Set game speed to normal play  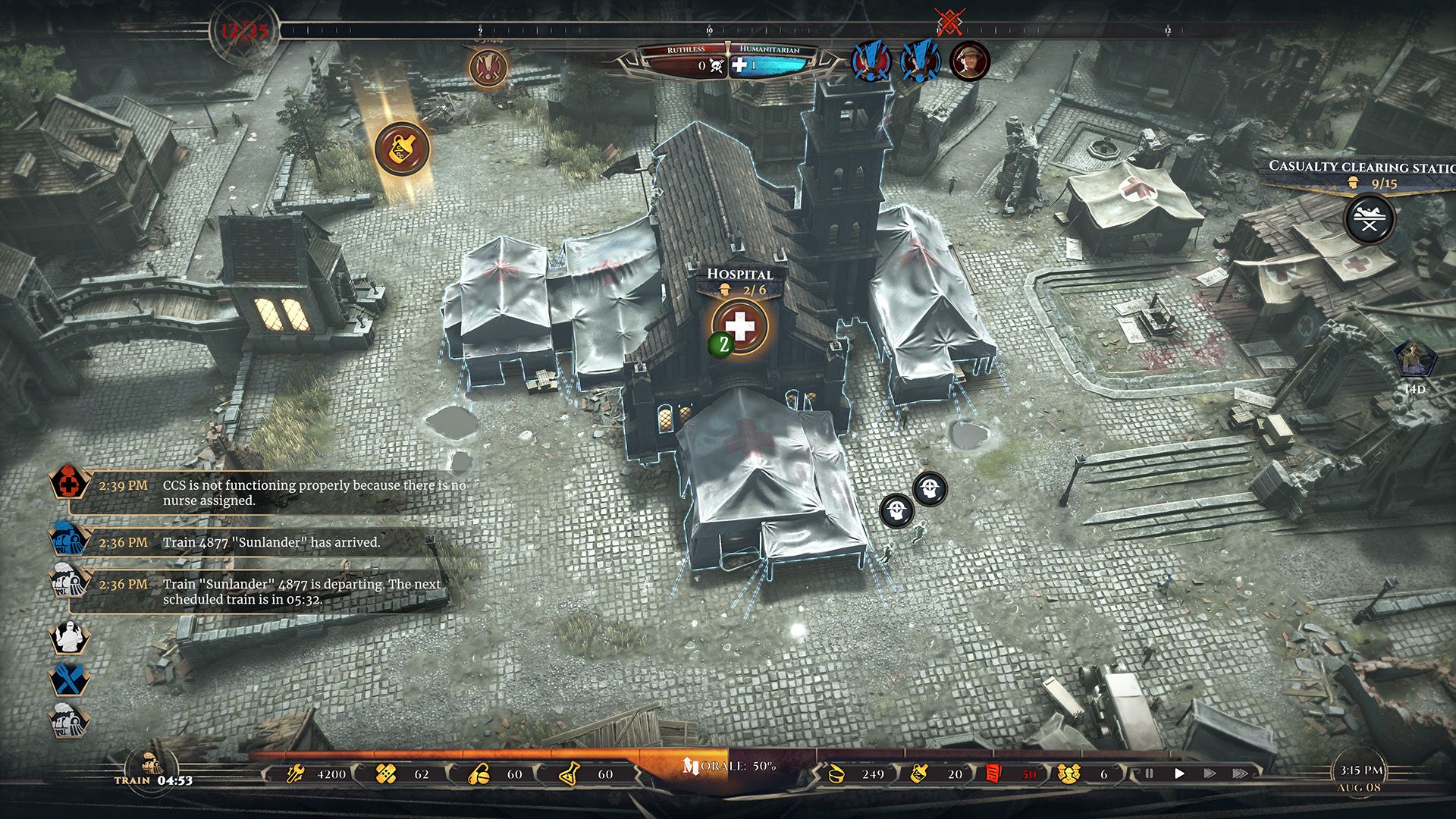[1179, 773]
